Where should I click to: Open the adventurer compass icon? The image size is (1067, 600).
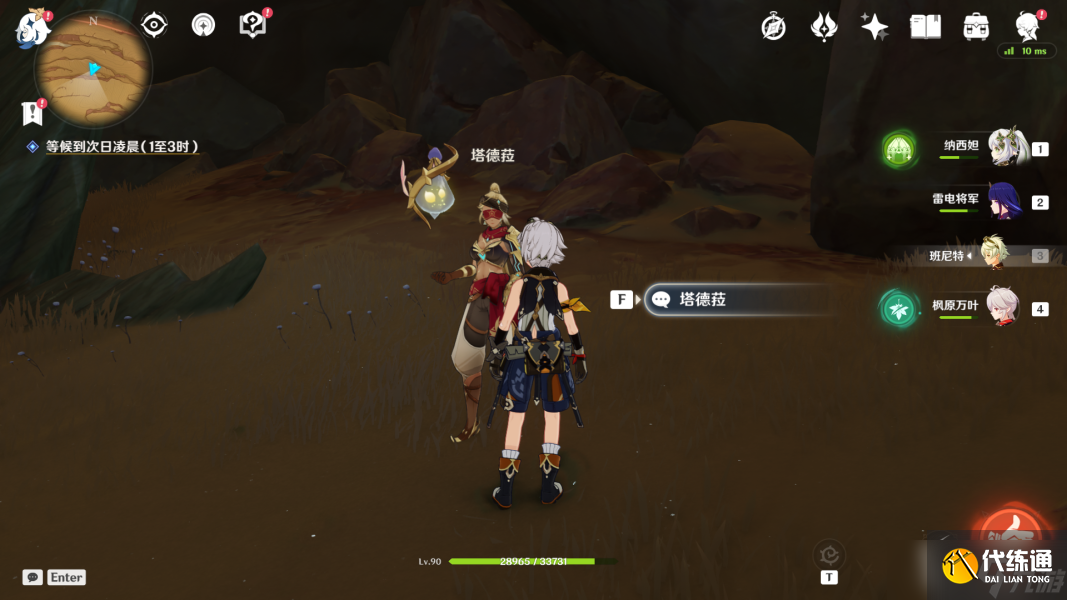click(x=773, y=27)
